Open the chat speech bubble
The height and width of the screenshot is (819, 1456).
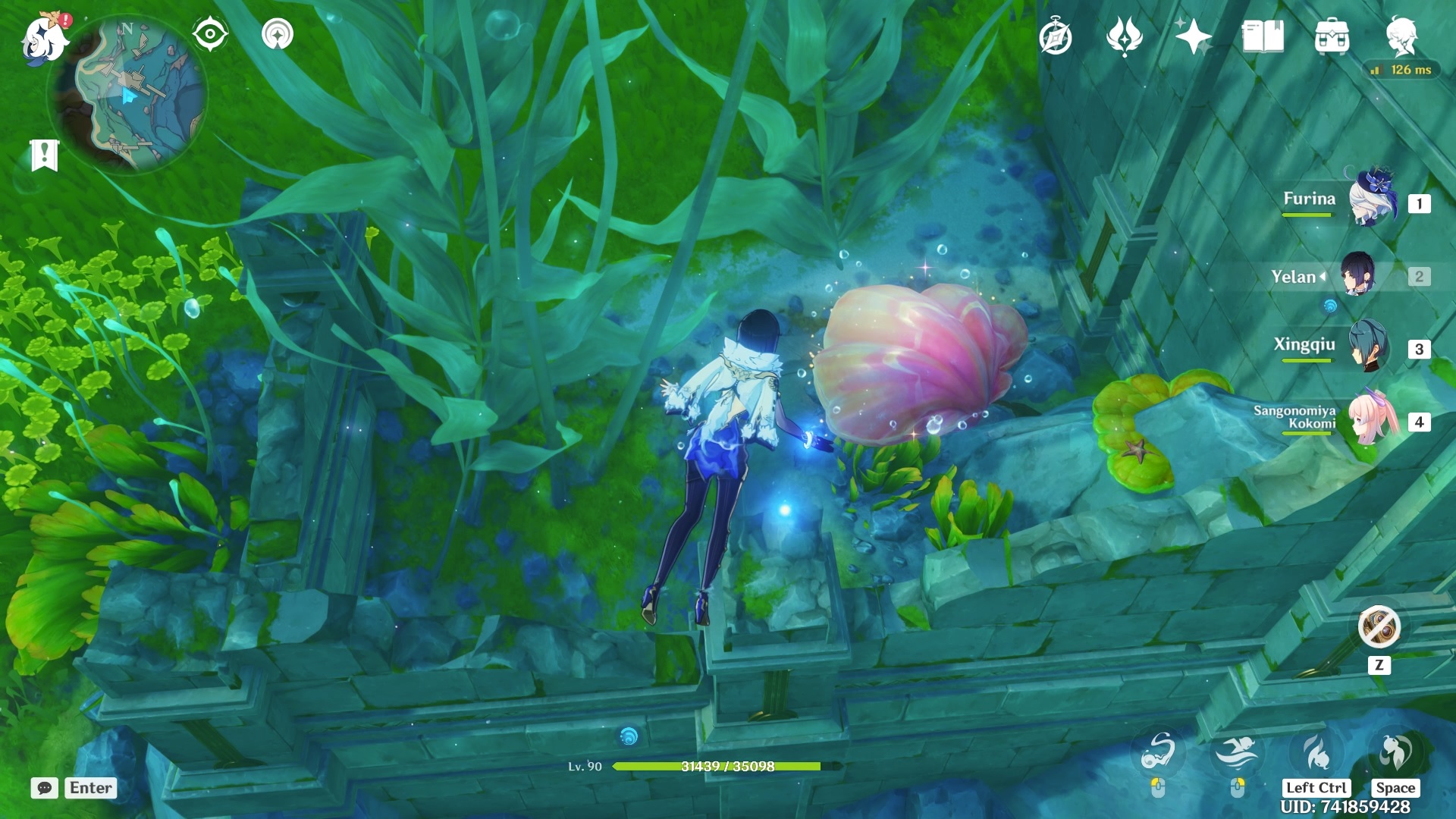pos(45,788)
